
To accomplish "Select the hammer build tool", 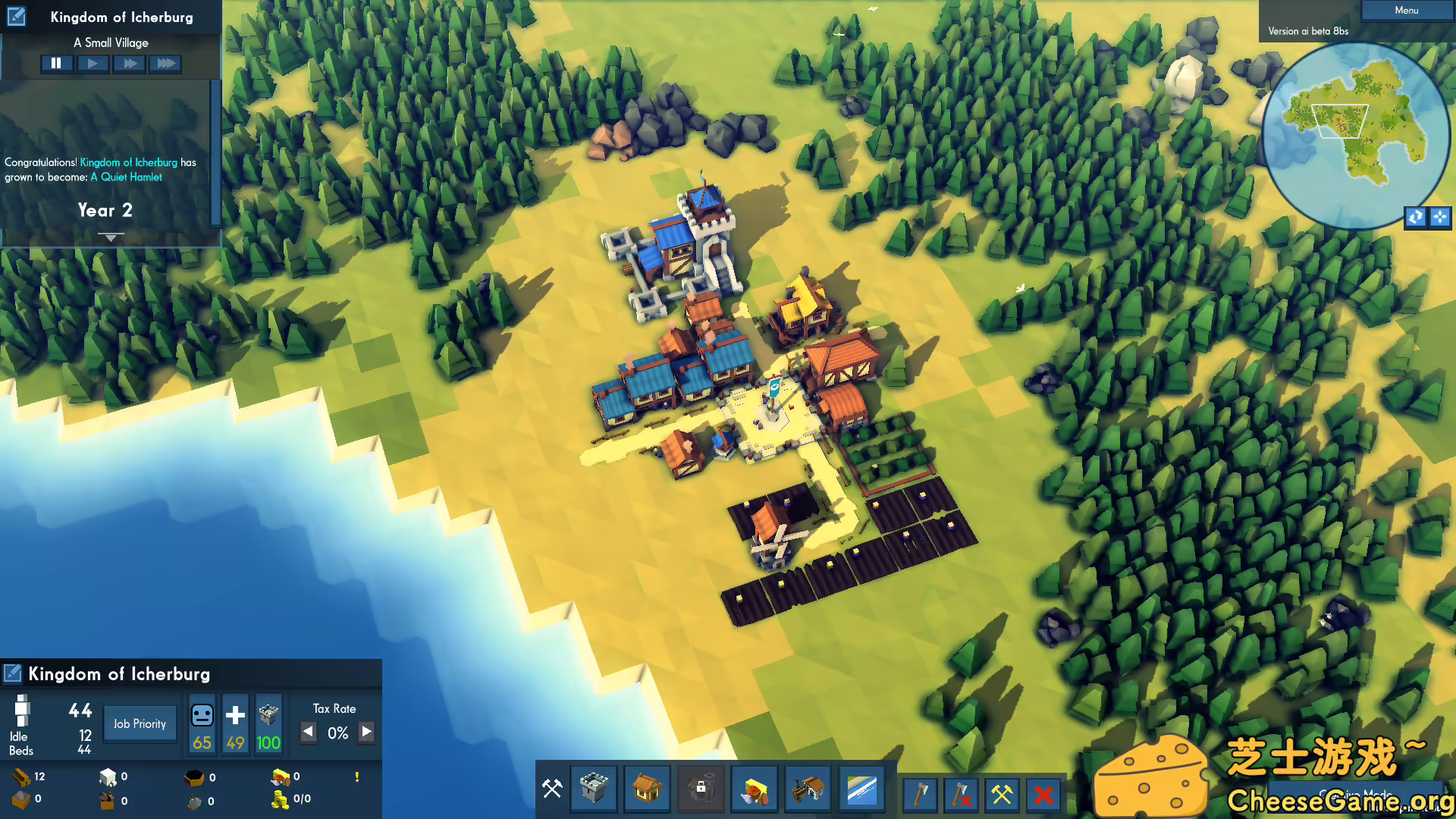I will (551, 789).
